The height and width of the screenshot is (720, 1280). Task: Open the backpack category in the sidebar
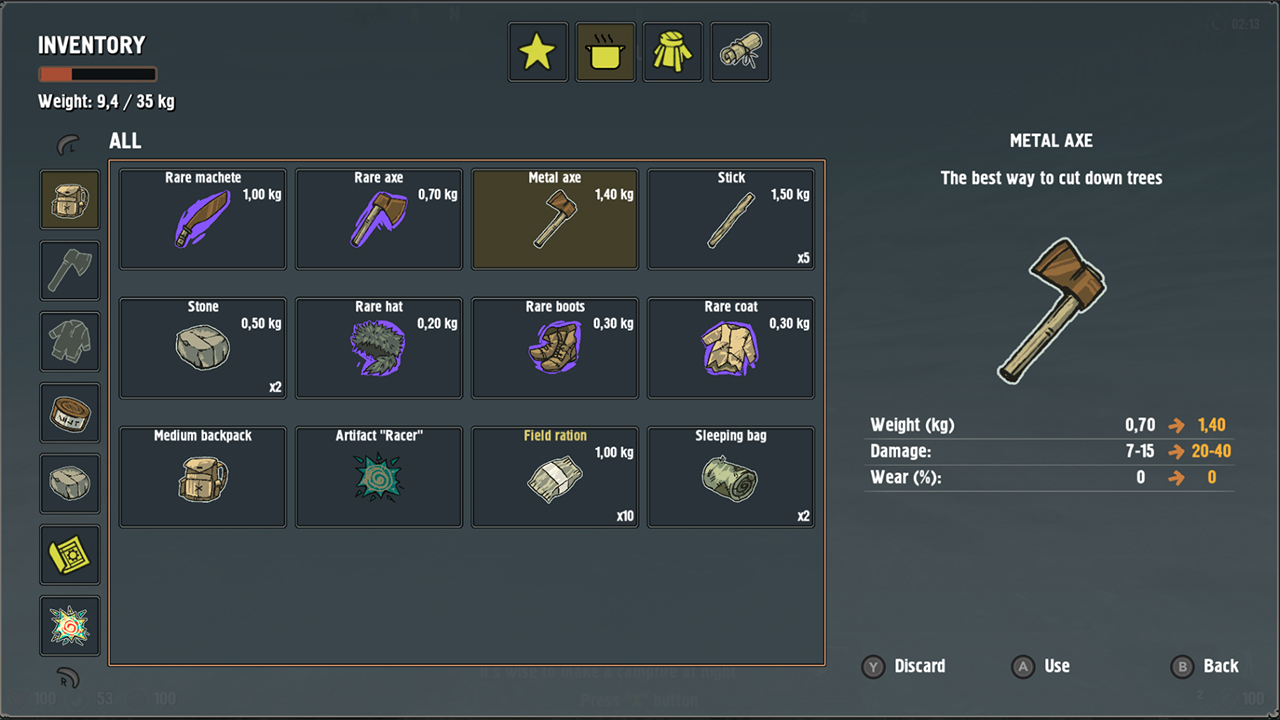69,199
